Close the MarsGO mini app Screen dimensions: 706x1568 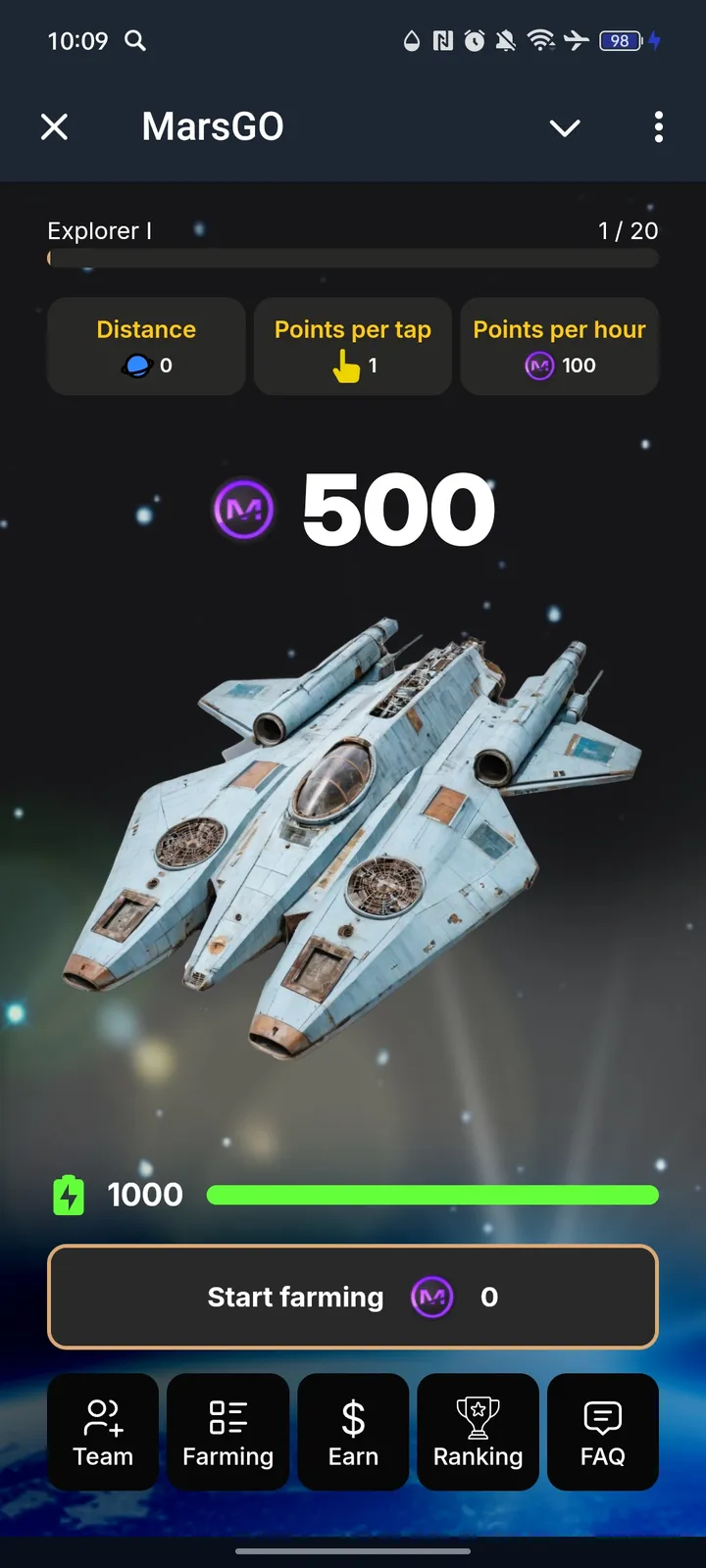(x=55, y=126)
